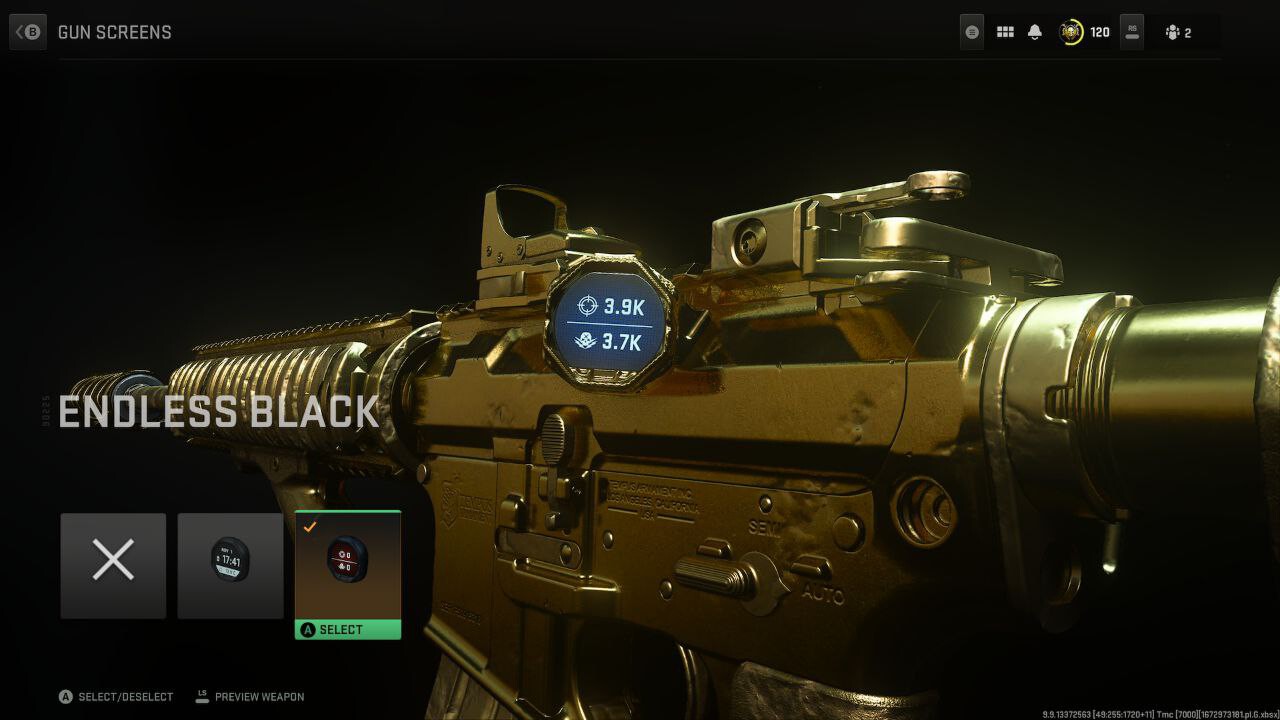Open the grid menu icon in top bar
Image resolution: width=1280 pixels, height=720 pixels.
(x=1005, y=32)
